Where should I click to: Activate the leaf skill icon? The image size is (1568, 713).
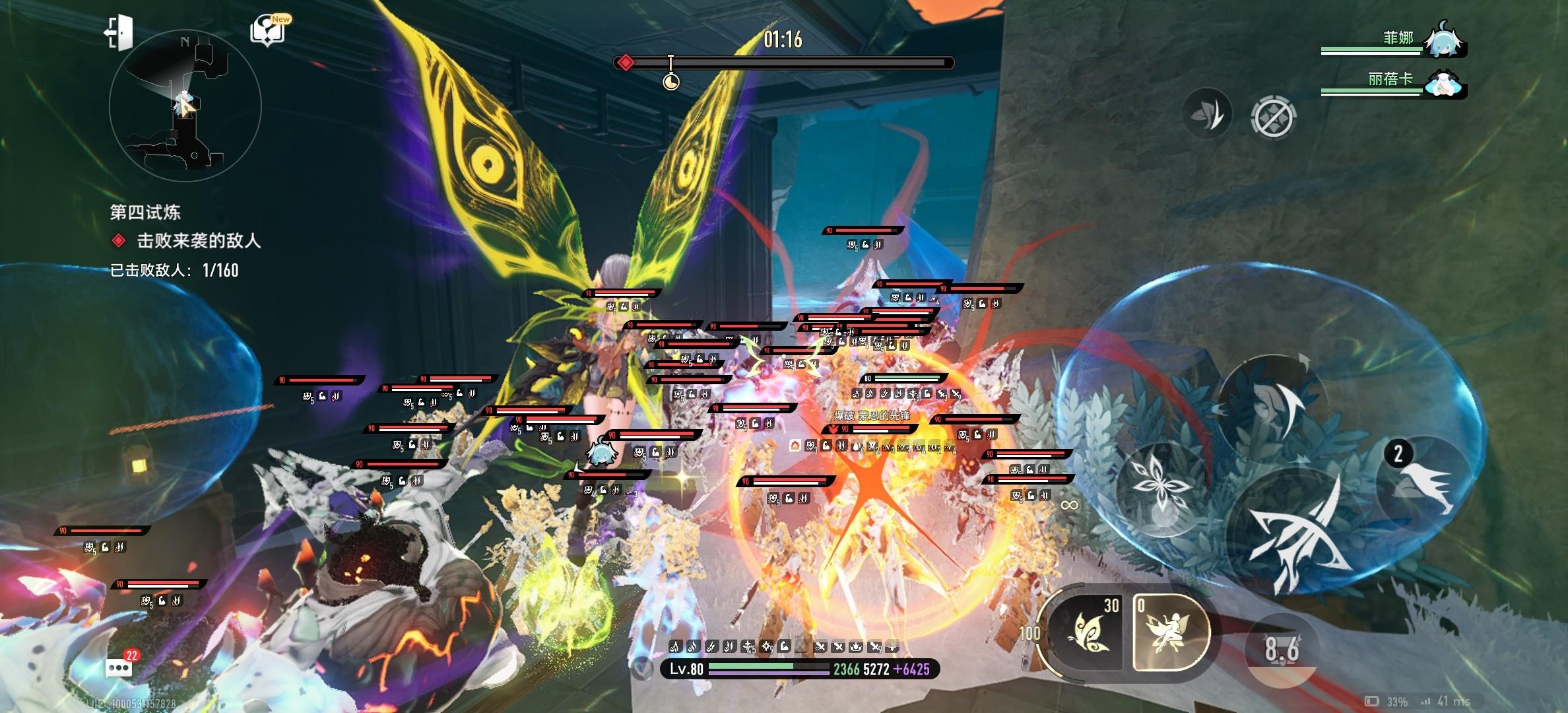[1207, 114]
